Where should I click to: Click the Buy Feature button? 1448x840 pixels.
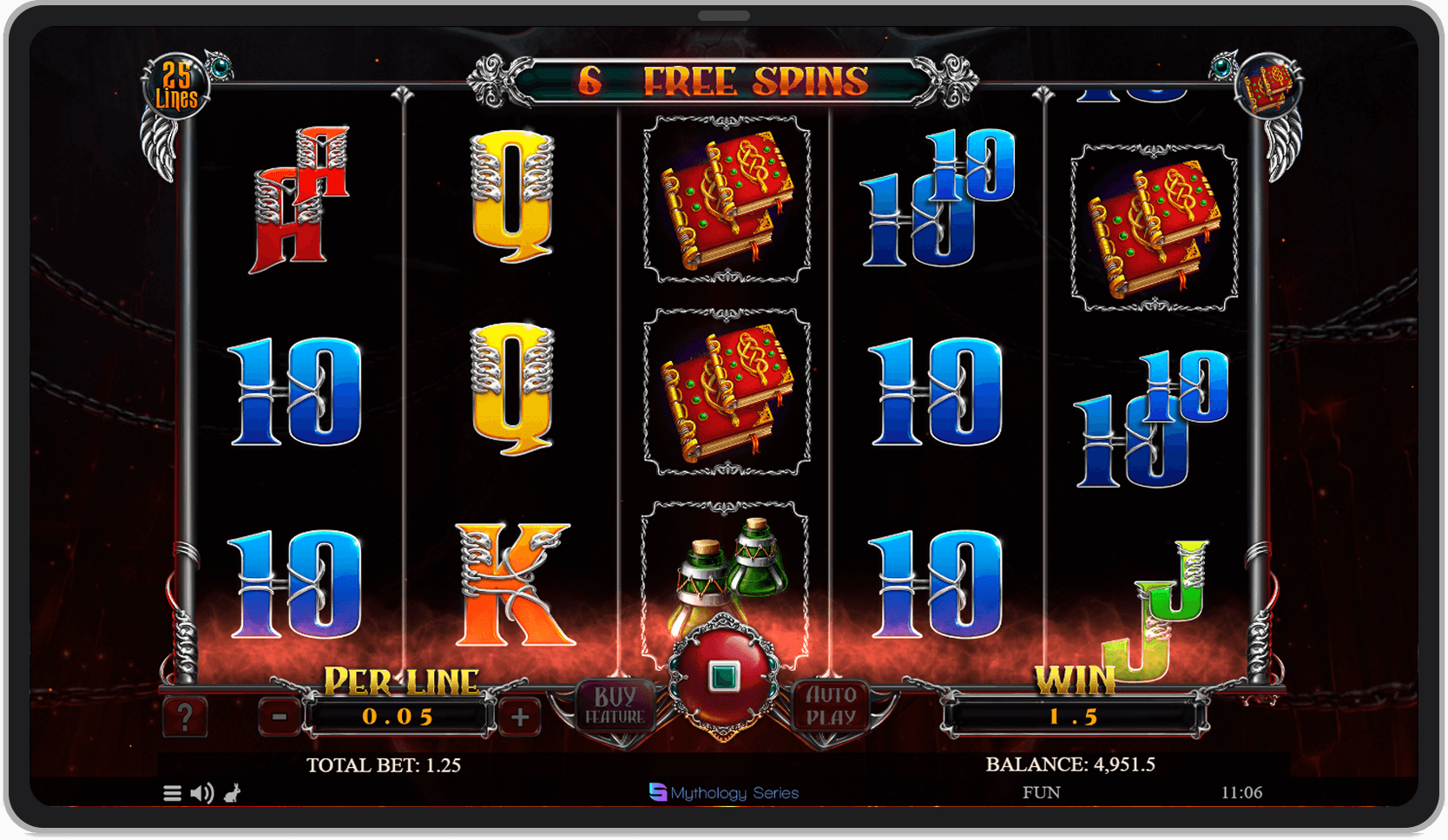point(615,705)
